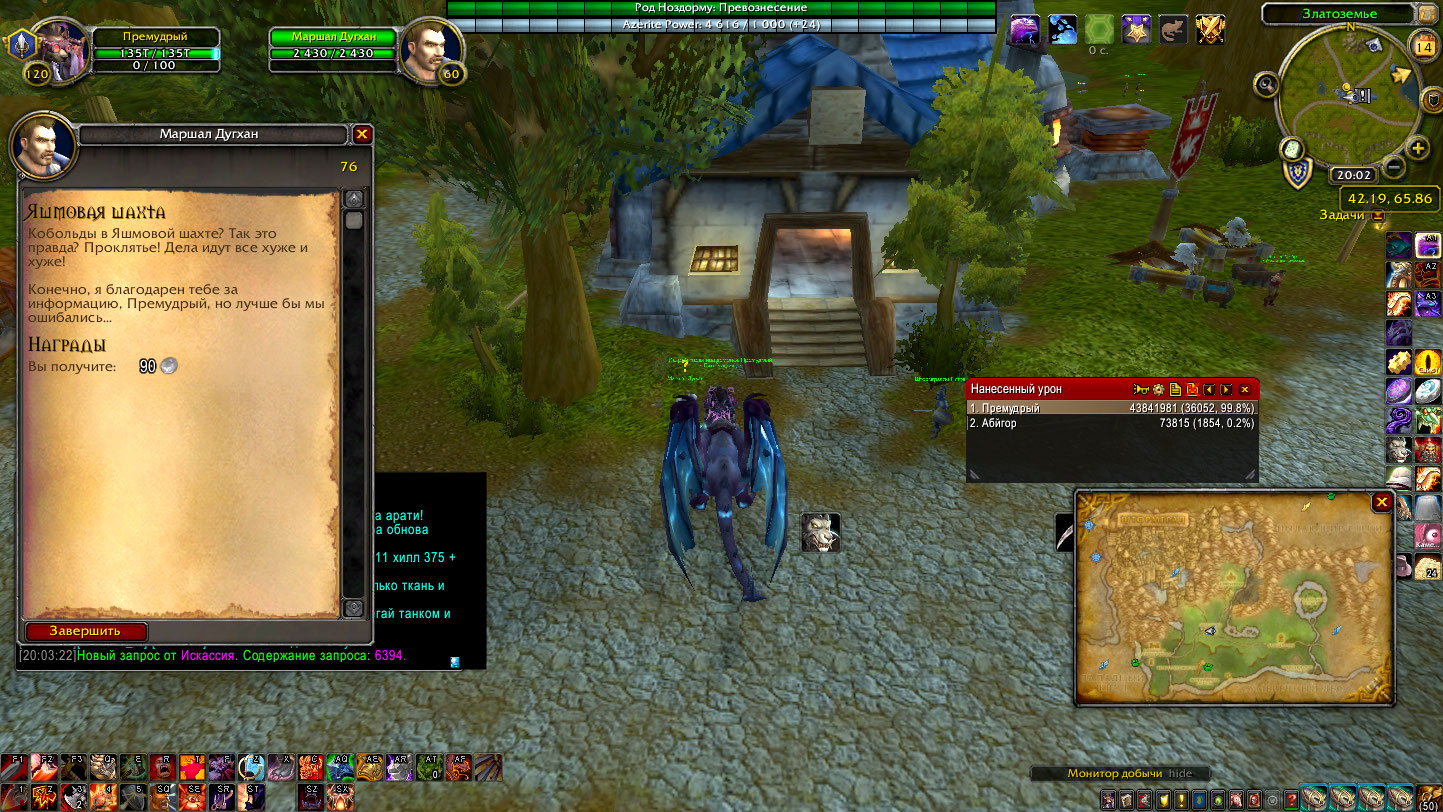
Task: Zoom out the minimap with minus button
Action: [x=1394, y=169]
